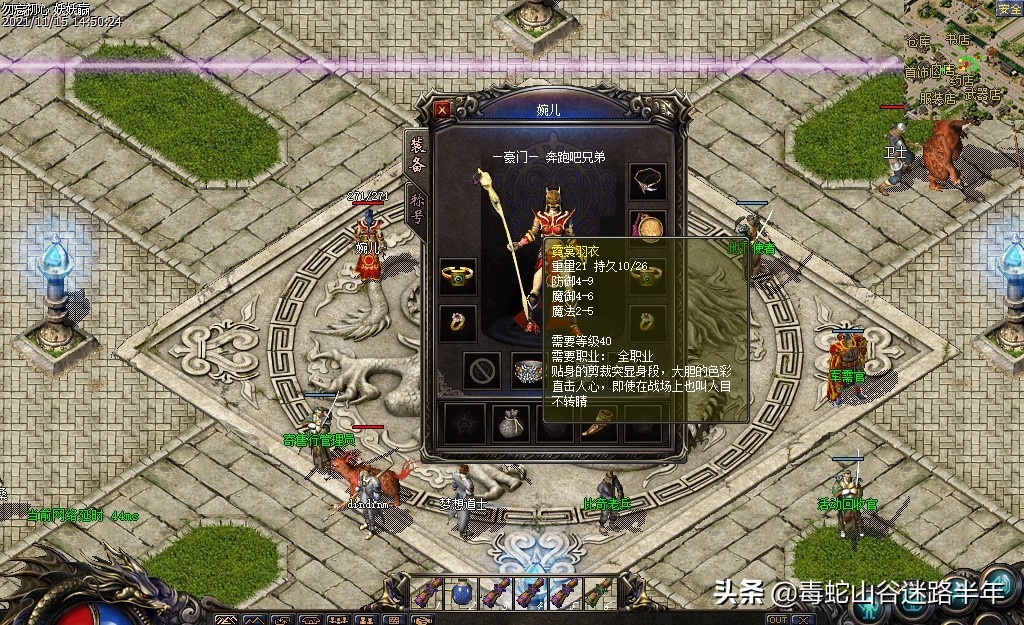Select the necklace equipment slot
This screenshot has height=625, width=1024.
click(x=648, y=181)
